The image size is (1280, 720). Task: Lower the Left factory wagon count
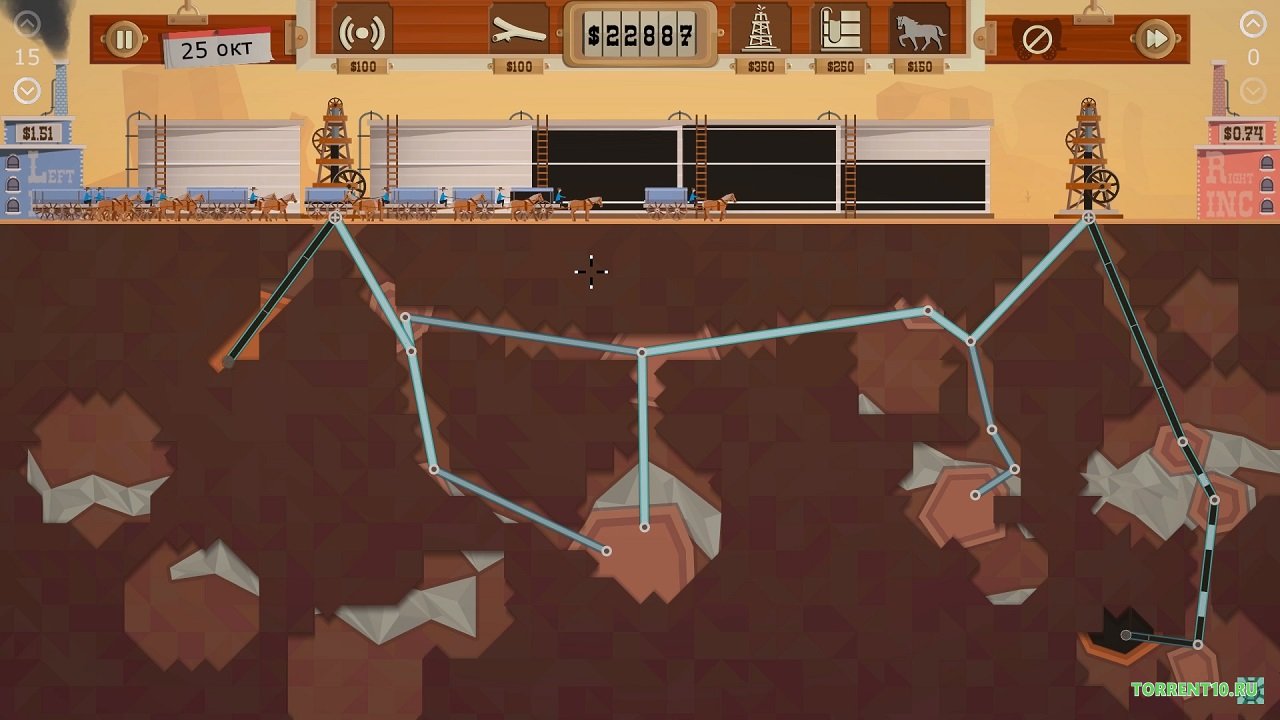tap(27, 91)
